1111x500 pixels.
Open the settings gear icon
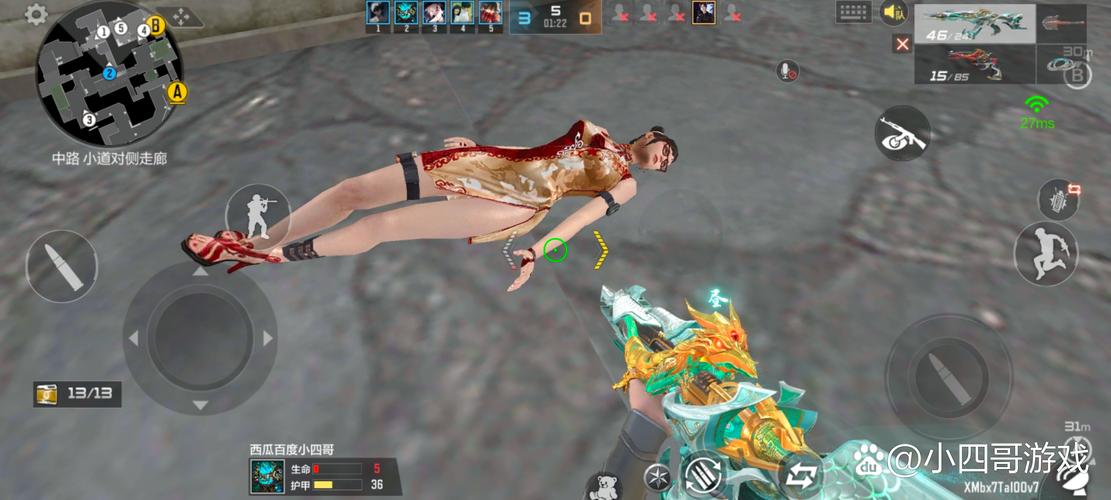click(36, 14)
